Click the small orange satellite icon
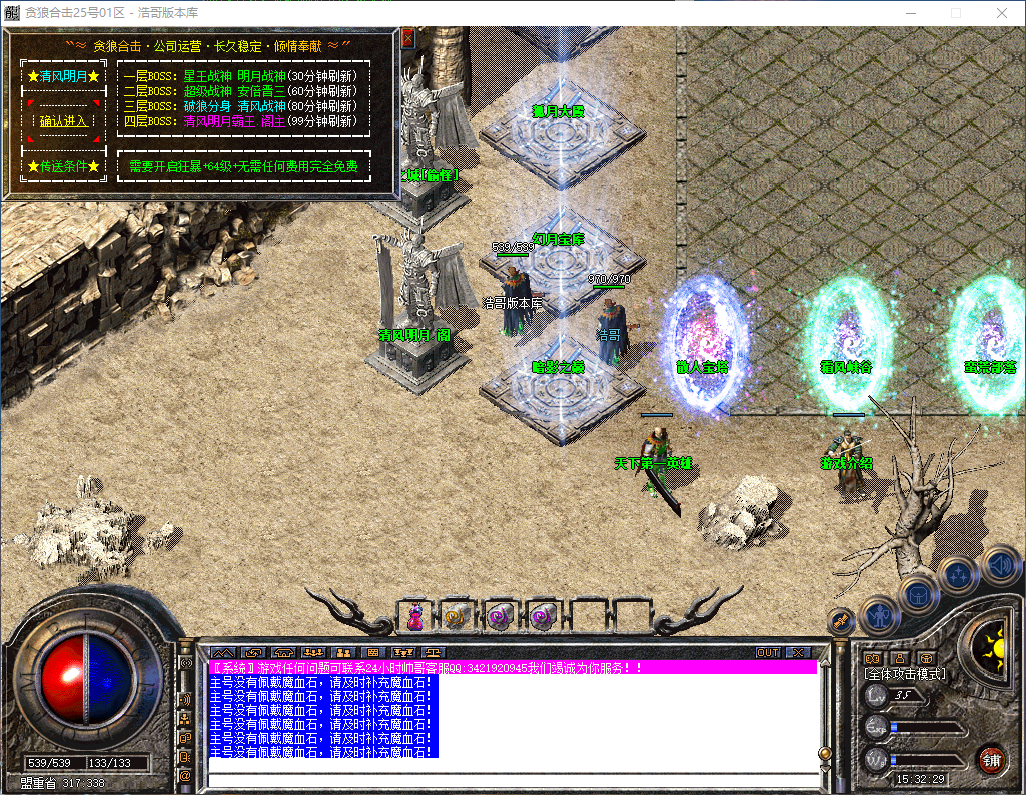This screenshot has height=795, width=1026. (x=842, y=618)
